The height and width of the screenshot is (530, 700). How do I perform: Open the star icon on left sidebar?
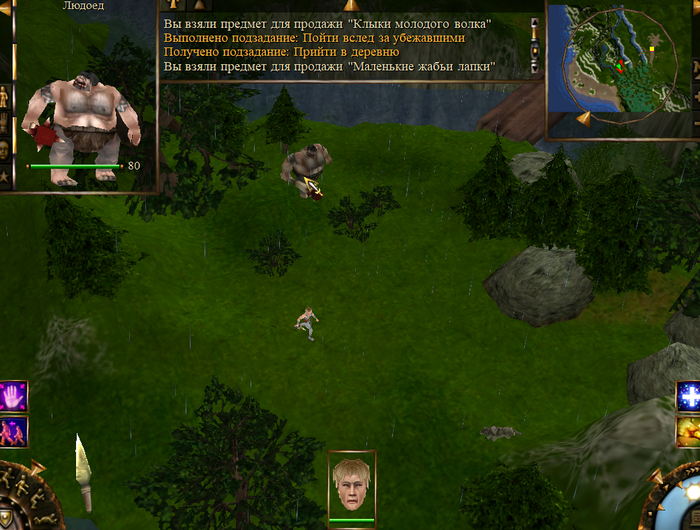(5, 176)
